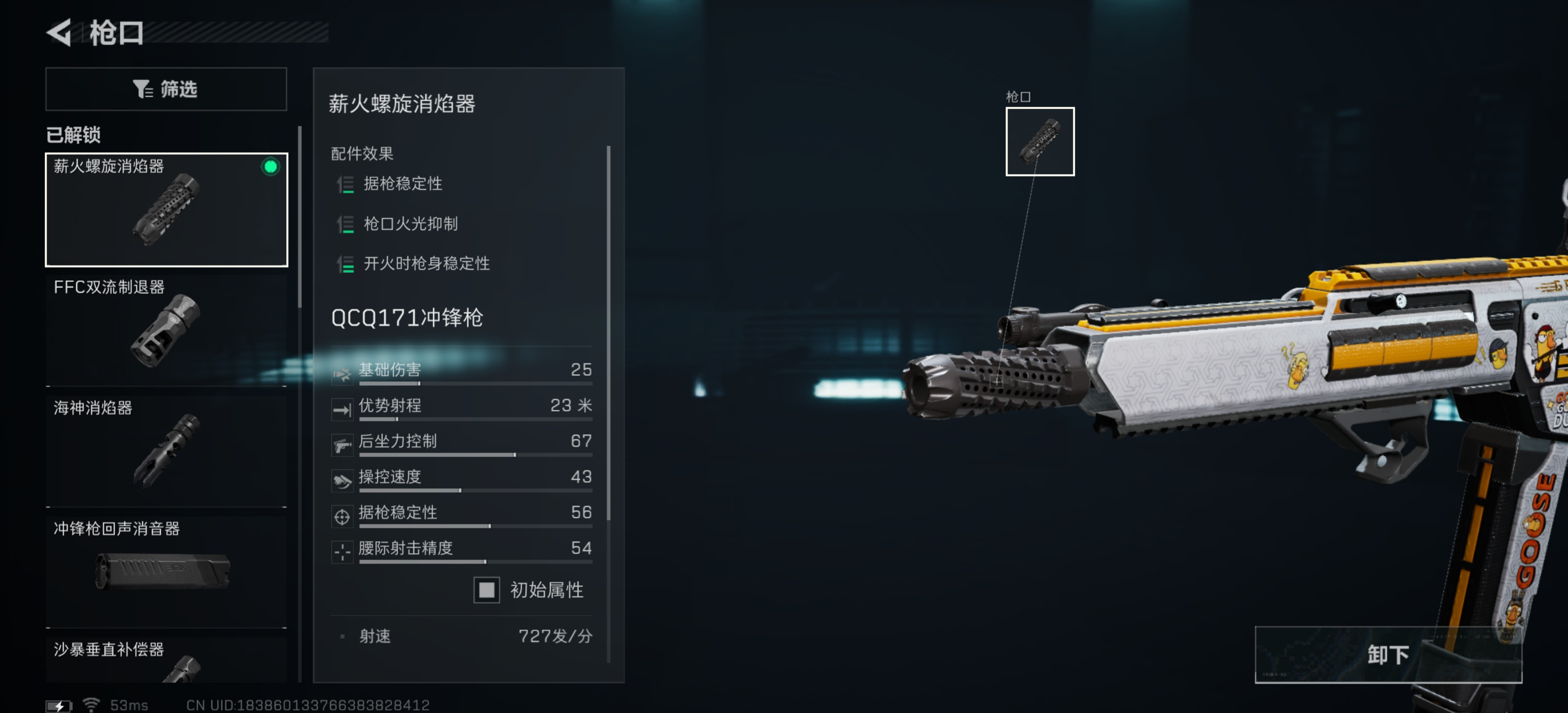Choose the FFC双流制退器 muzzle
This screenshot has height=713, width=1568.
point(166,329)
